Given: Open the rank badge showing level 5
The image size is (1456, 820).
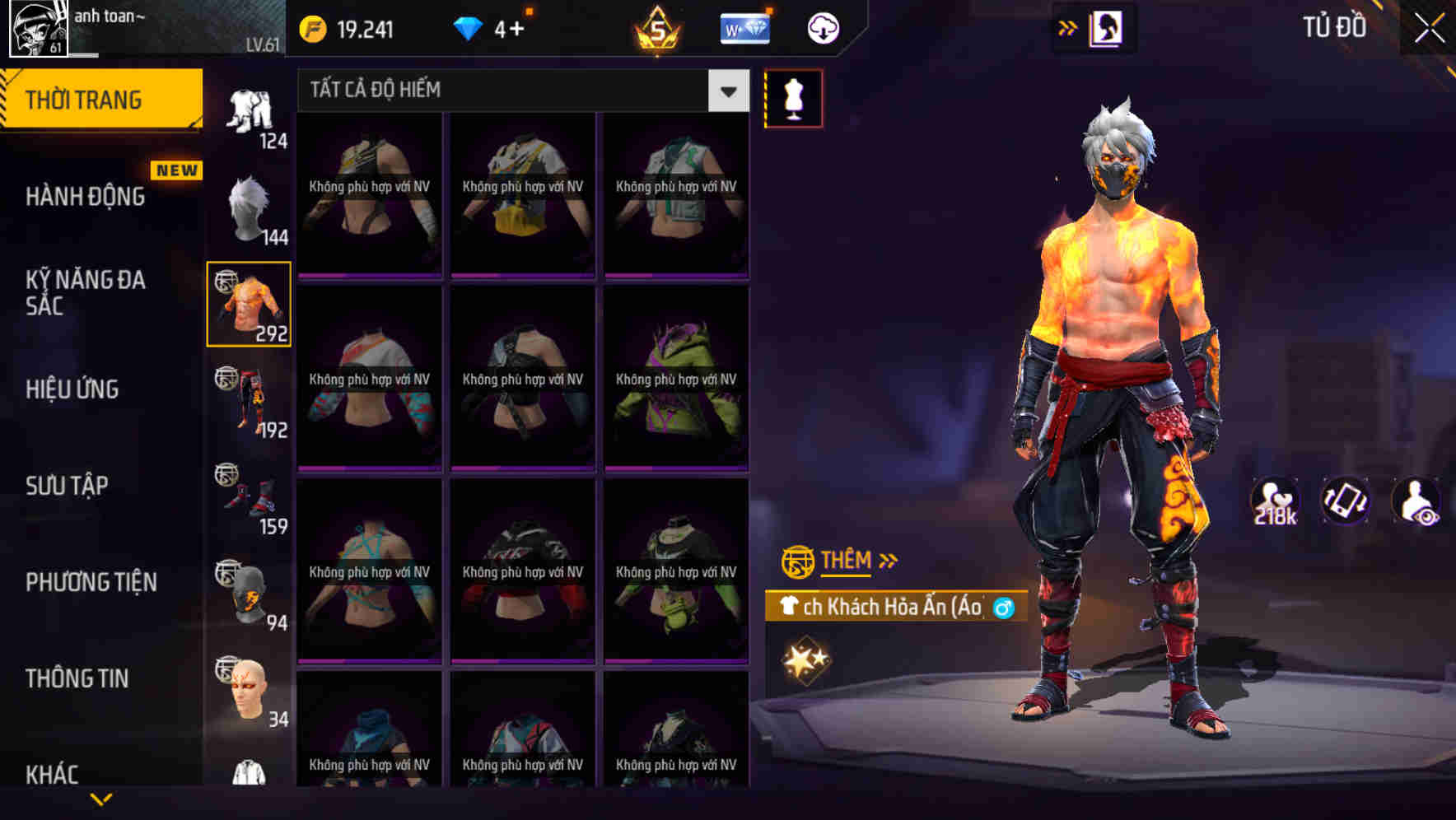Looking at the screenshot, I should pyautogui.click(x=656, y=27).
